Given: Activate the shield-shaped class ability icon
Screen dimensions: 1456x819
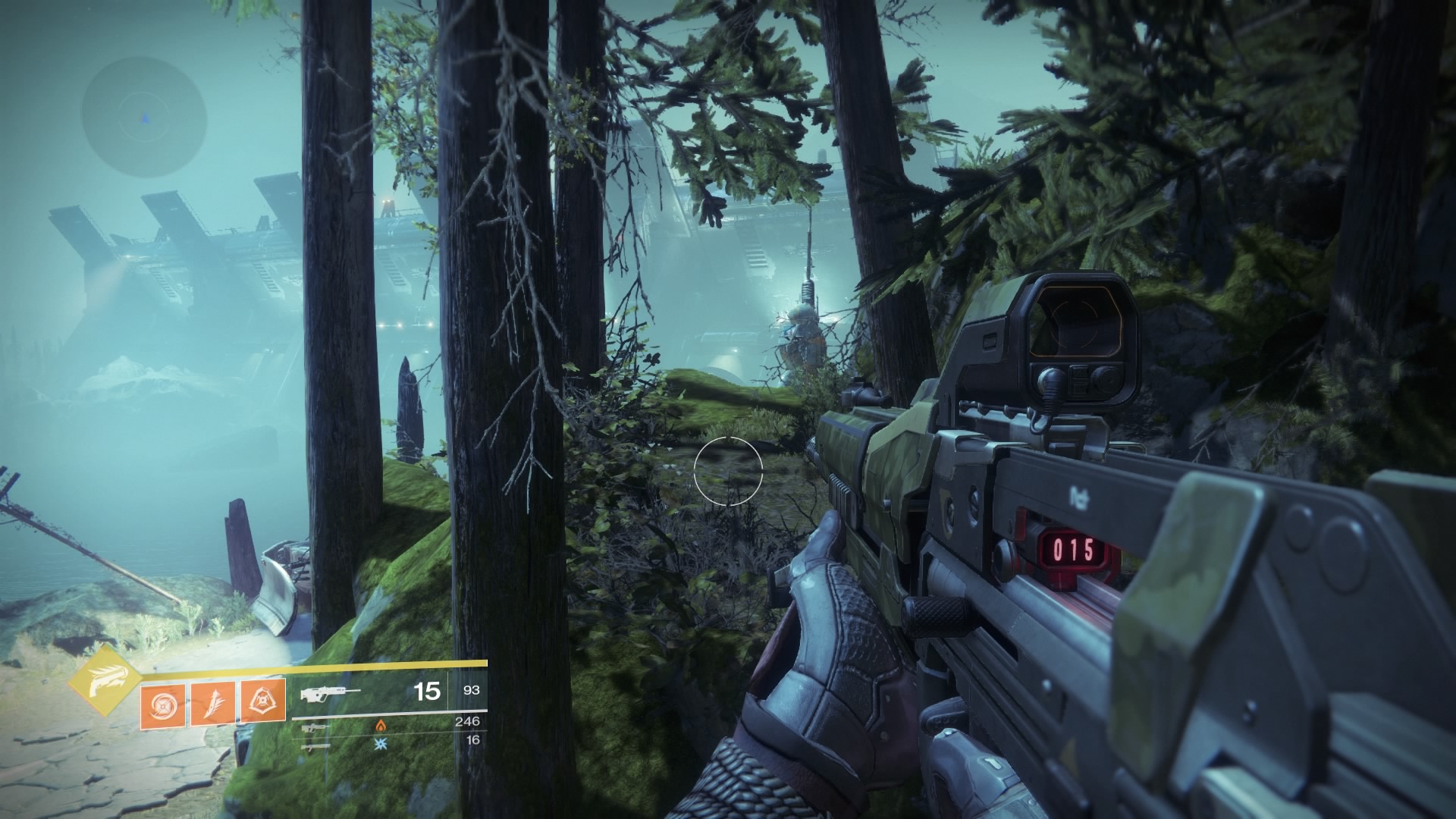Looking at the screenshot, I should [x=262, y=701].
